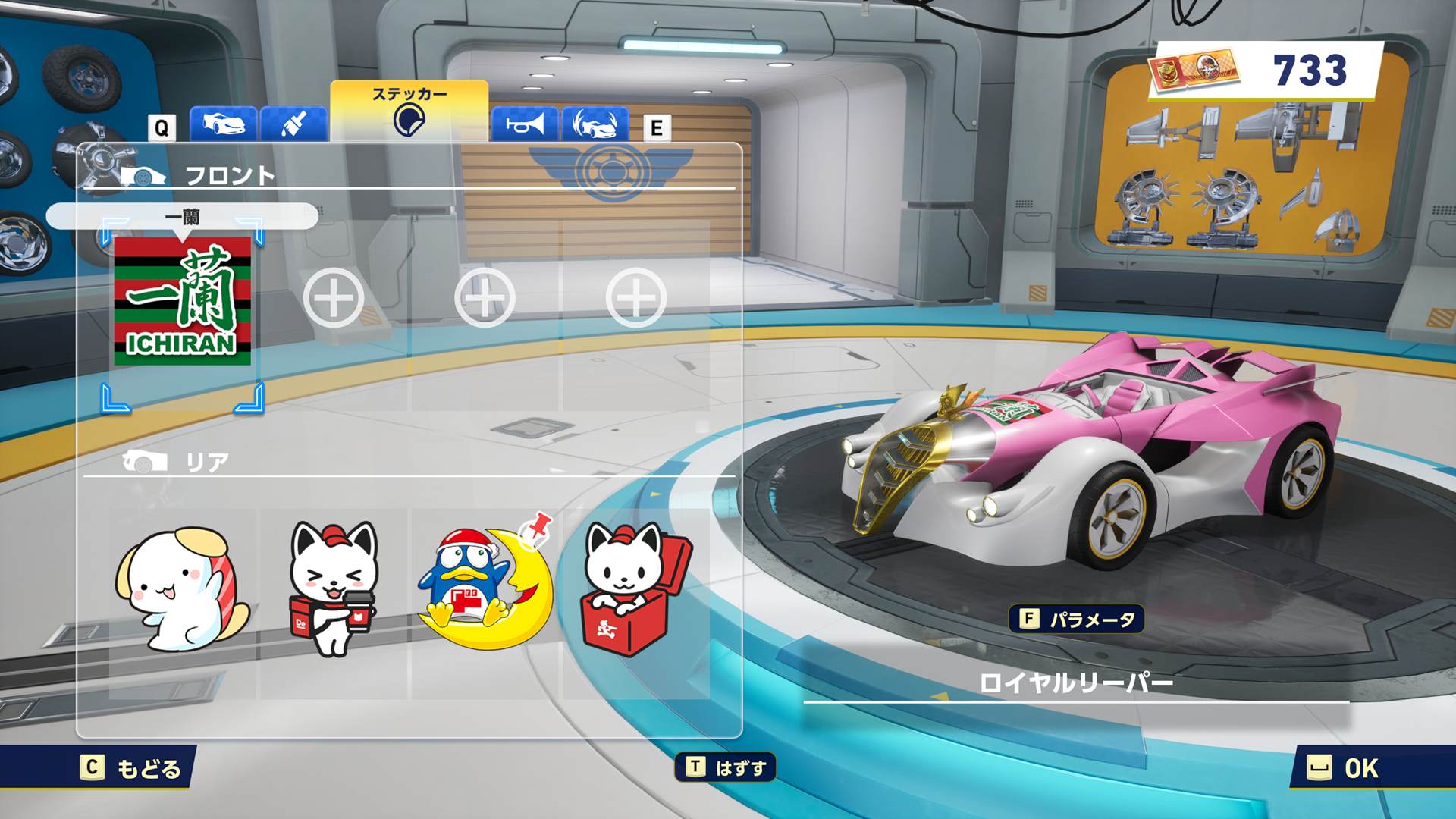
Task: Open the car aura effect tab
Action: (x=595, y=124)
